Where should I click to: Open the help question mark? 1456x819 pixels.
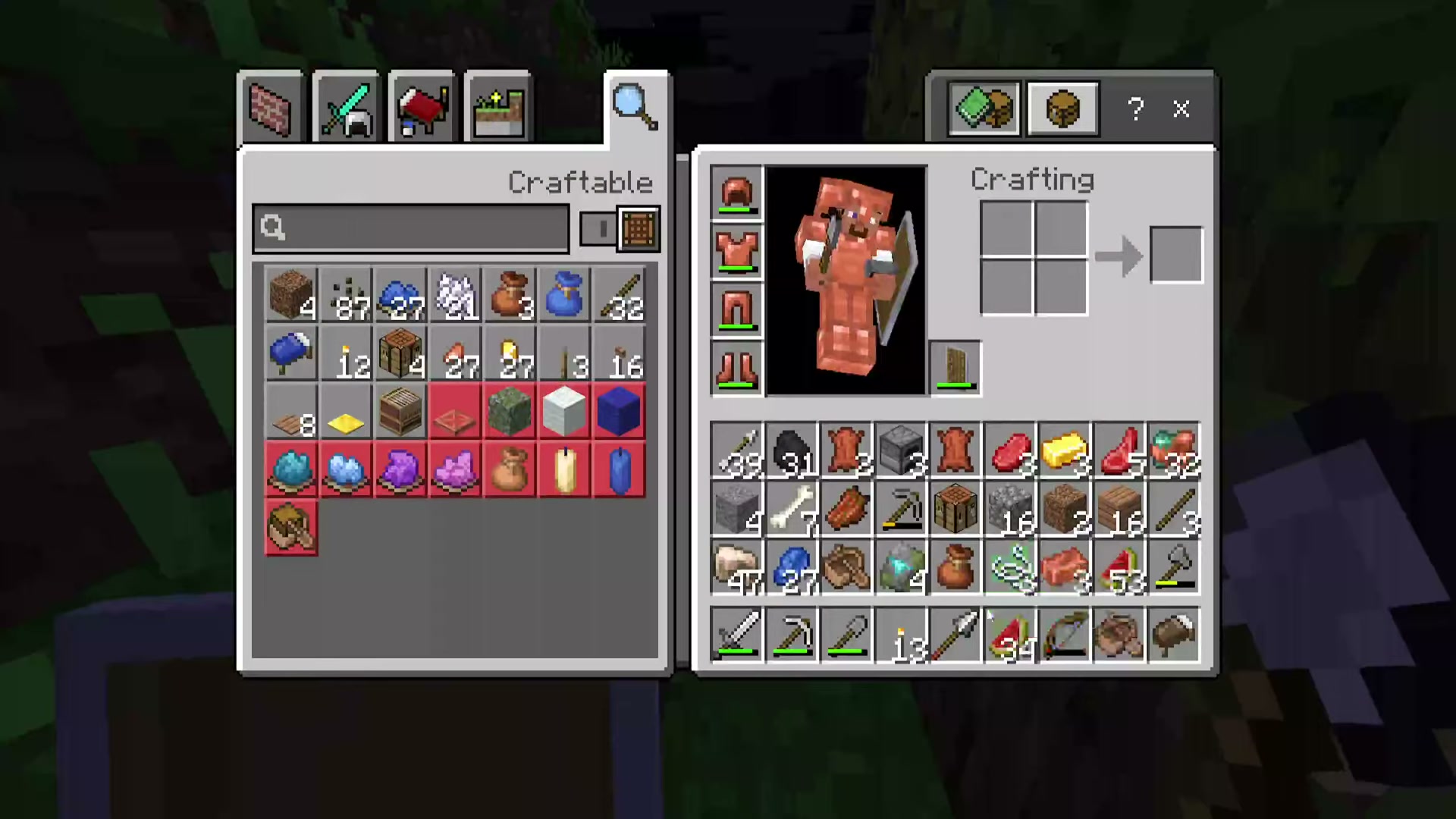click(1135, 110)
